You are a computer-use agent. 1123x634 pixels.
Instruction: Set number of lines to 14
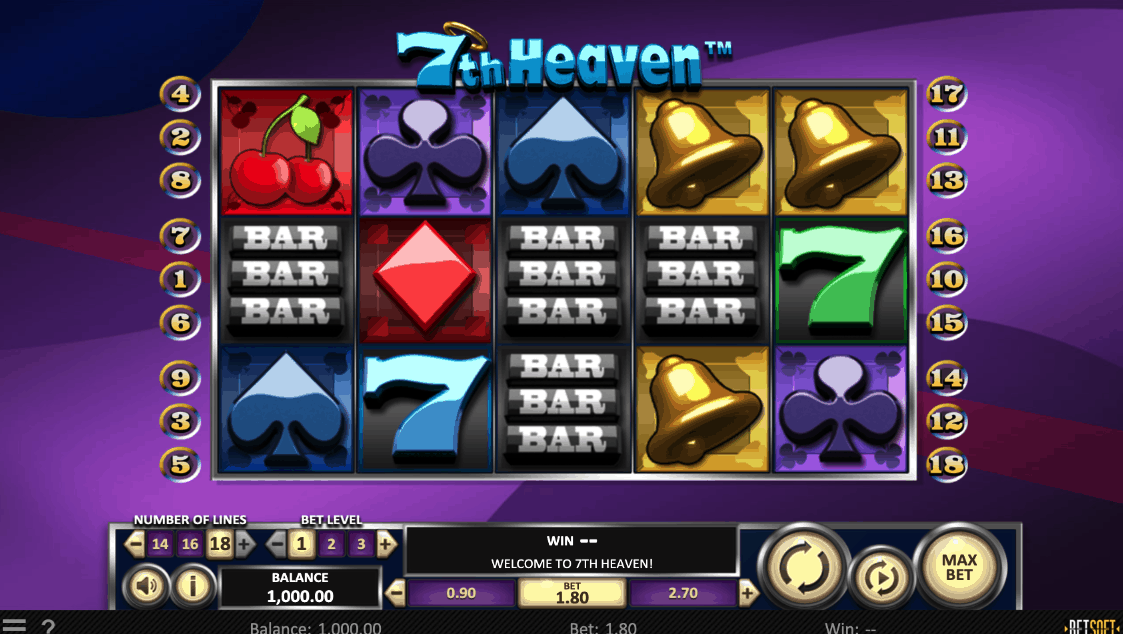[160, 544]
